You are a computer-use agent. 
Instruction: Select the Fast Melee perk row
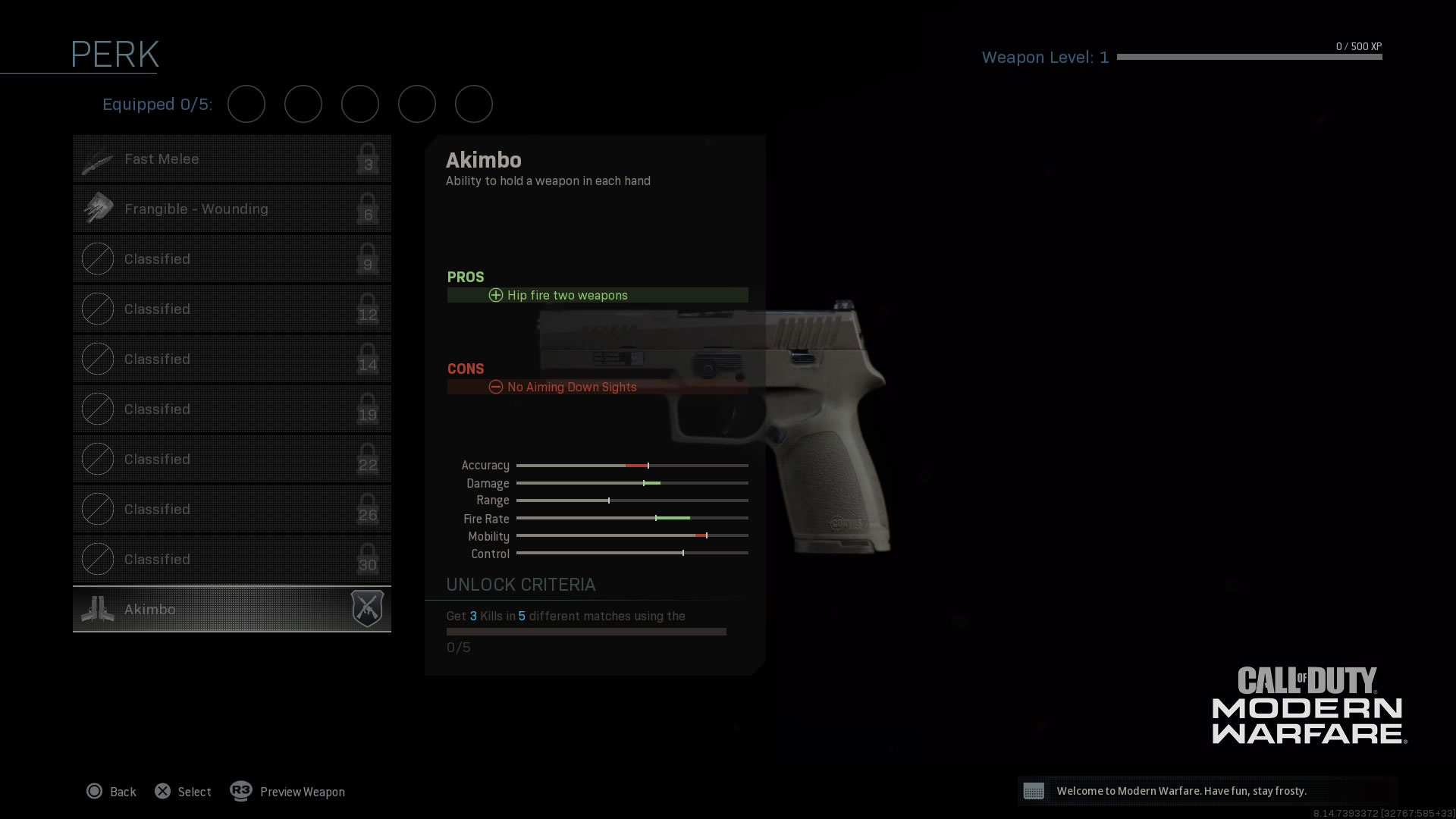[x=231, y=159]
